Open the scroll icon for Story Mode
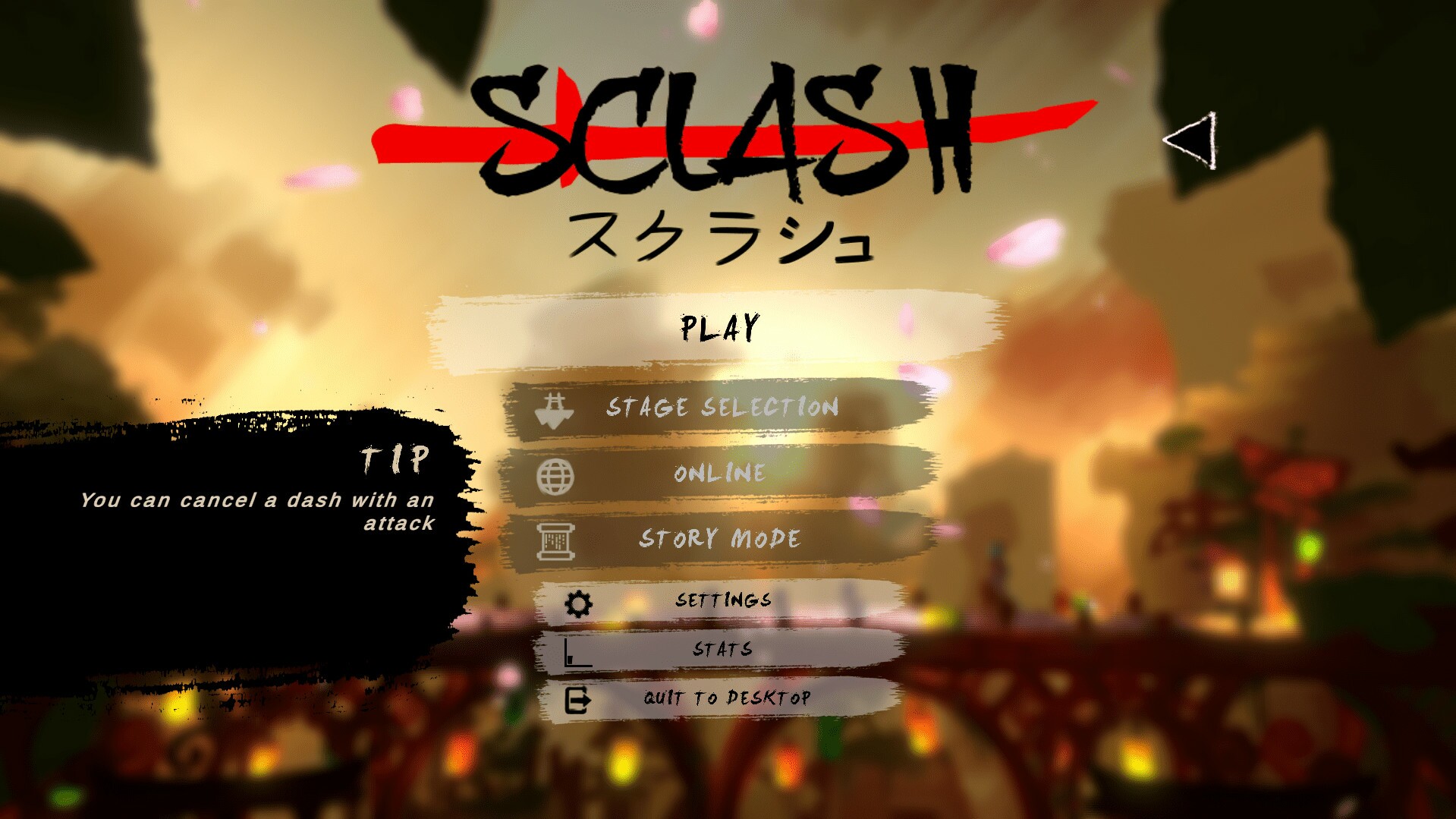The image size is (1456, 819). pos(556,540)
